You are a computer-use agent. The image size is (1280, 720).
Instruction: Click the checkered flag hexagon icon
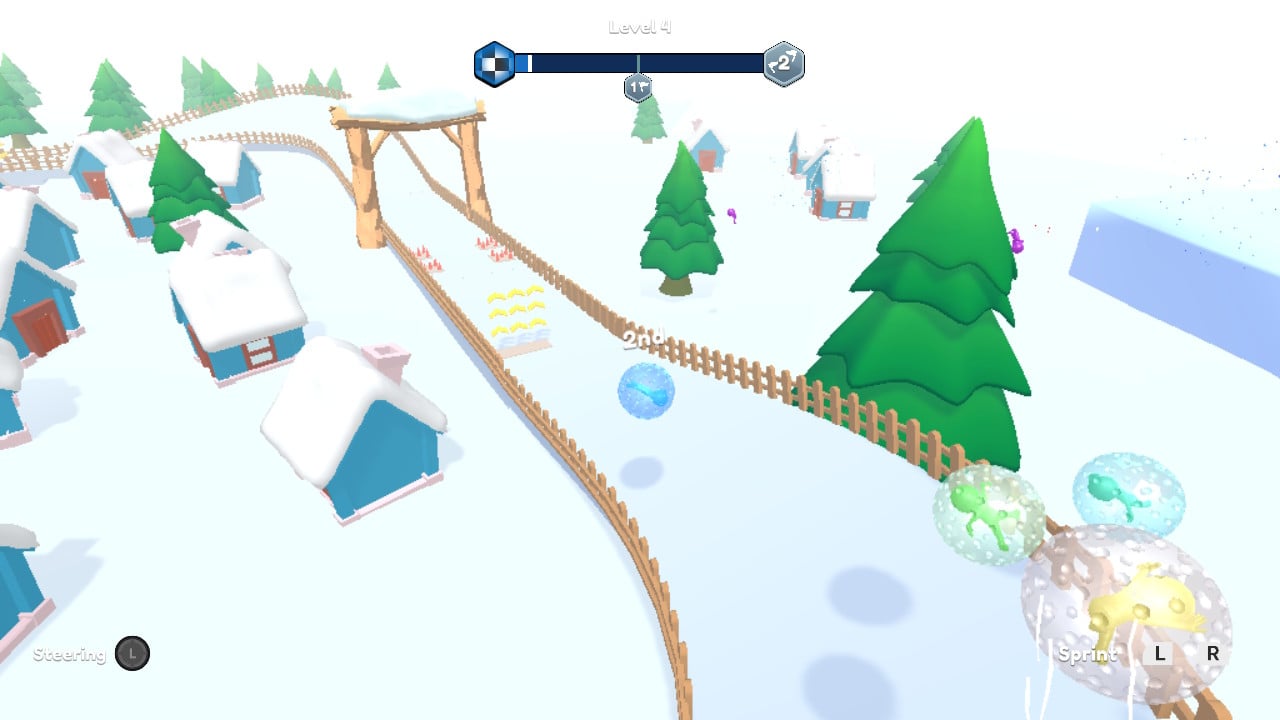tap(494, 64)
